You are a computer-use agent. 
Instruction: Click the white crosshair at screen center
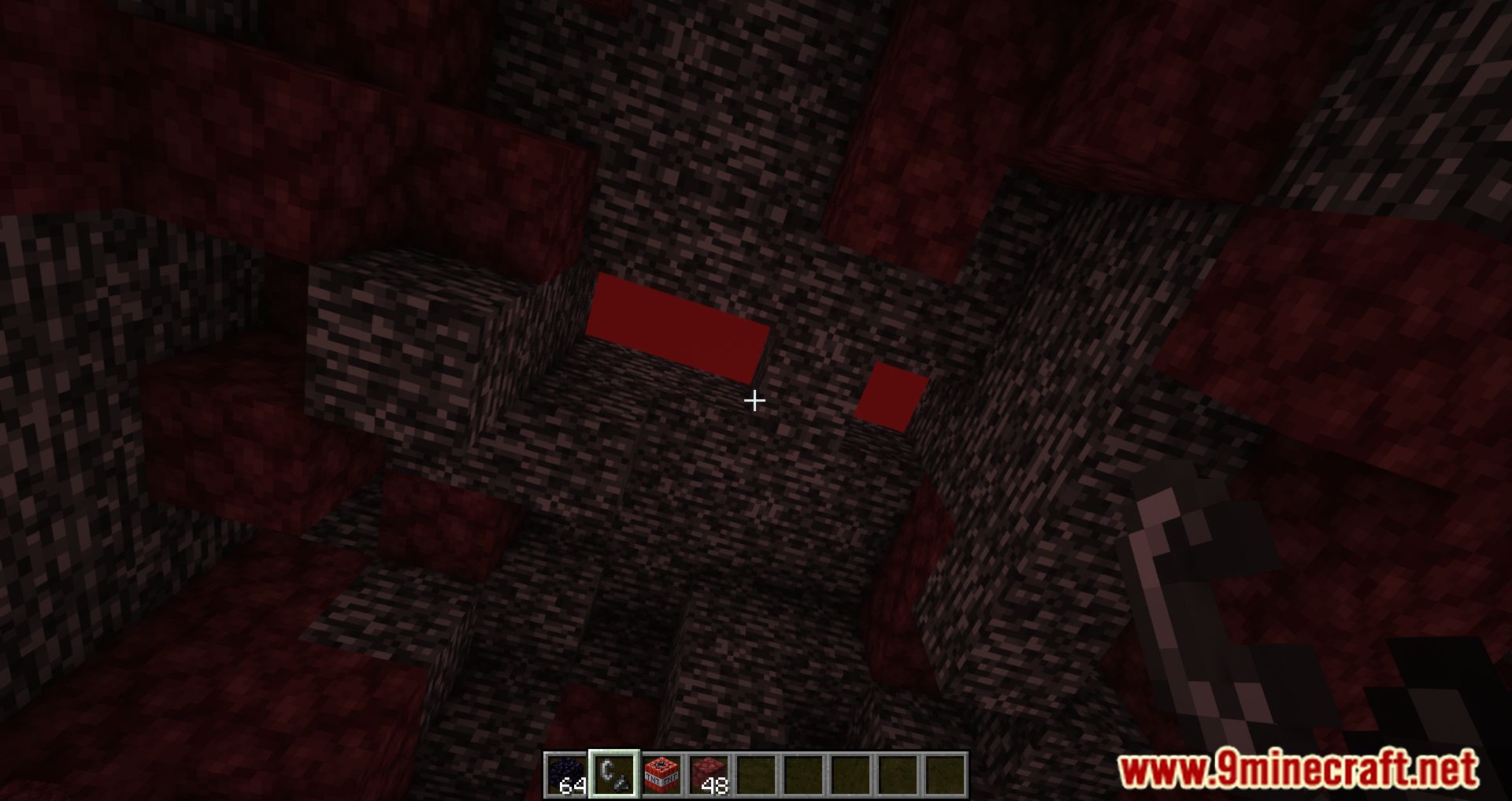(755, 402)
